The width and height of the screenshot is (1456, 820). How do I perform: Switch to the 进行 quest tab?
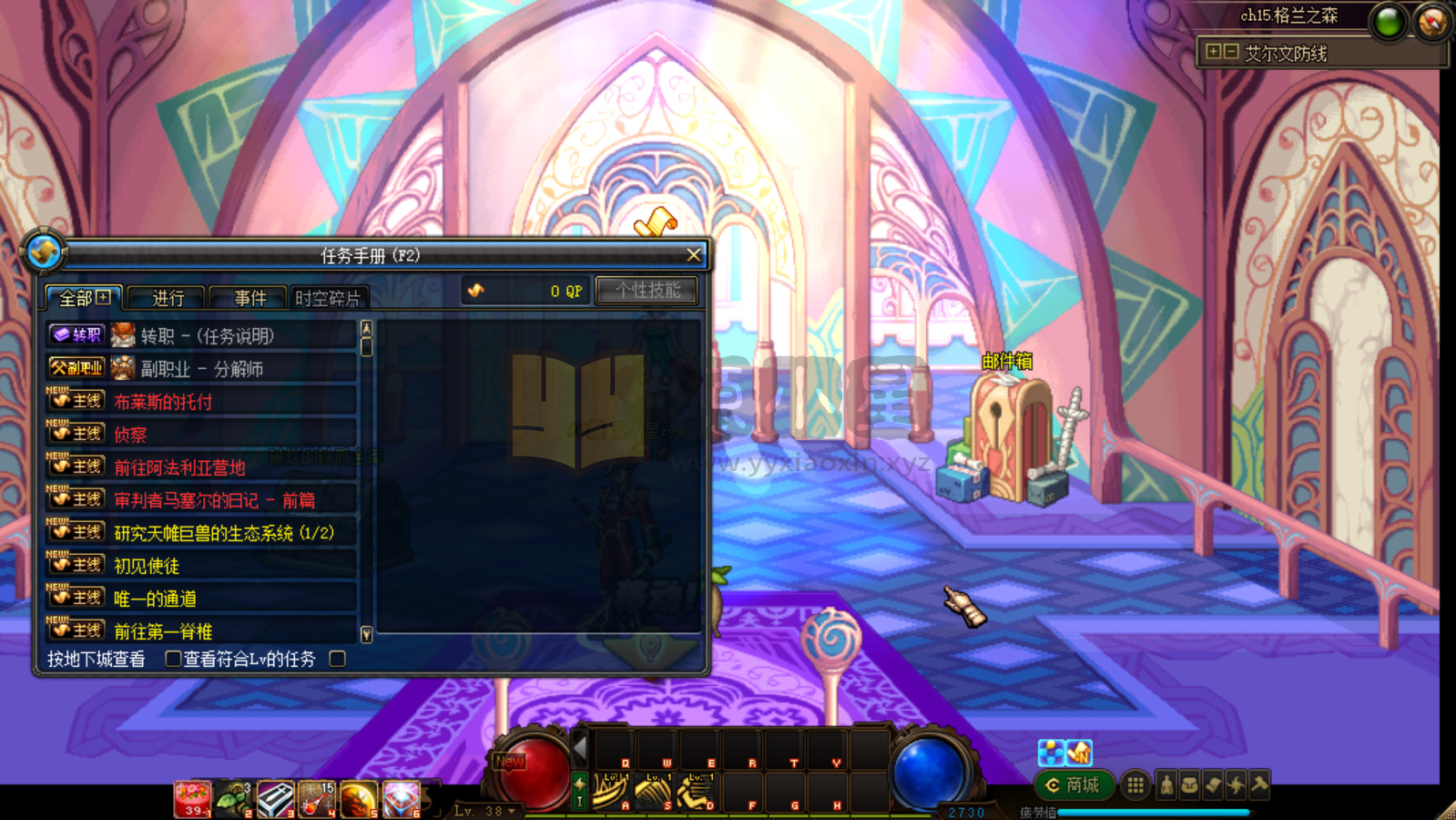(x=168, y=298)
